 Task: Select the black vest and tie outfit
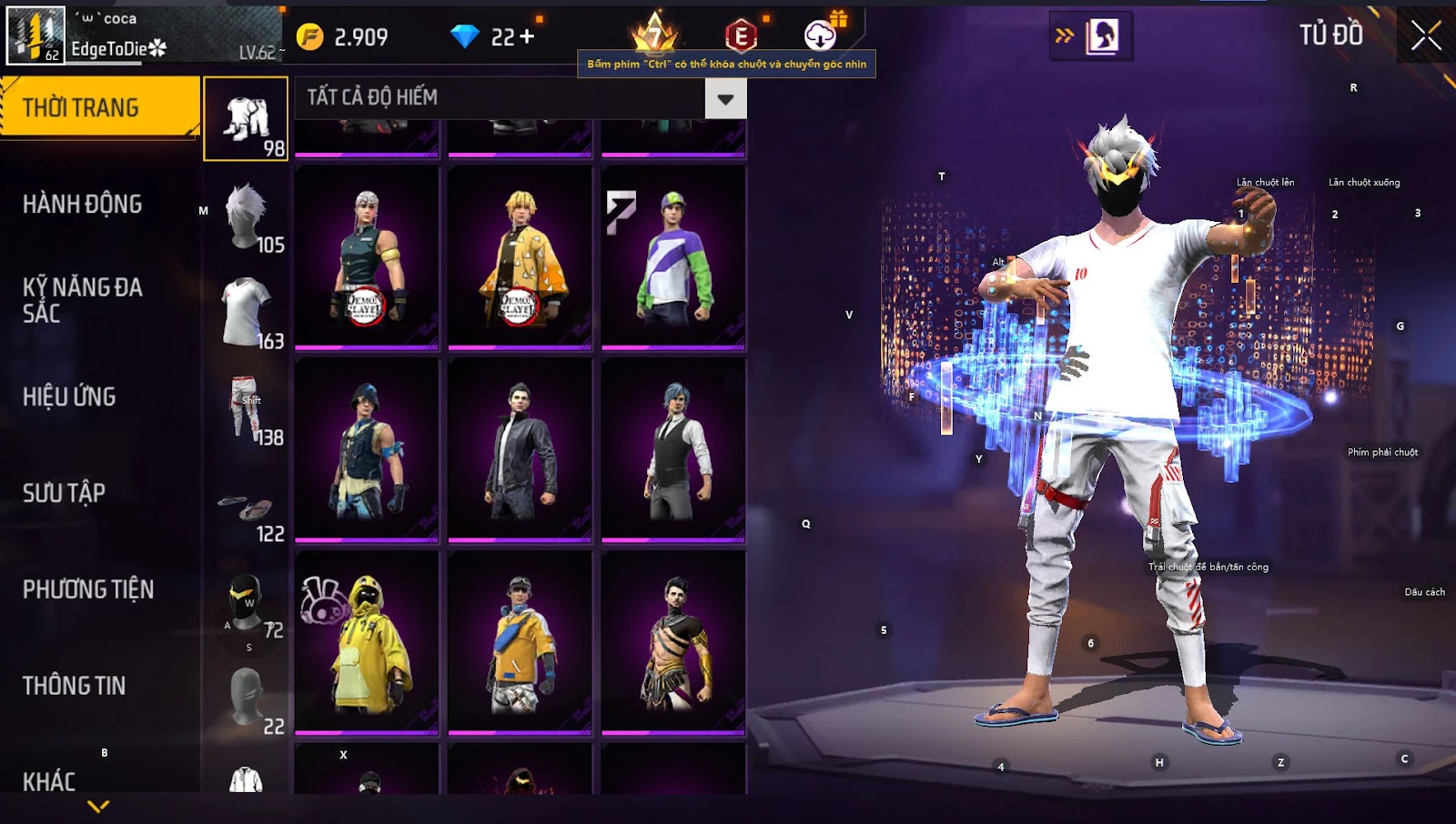point(673,450)
